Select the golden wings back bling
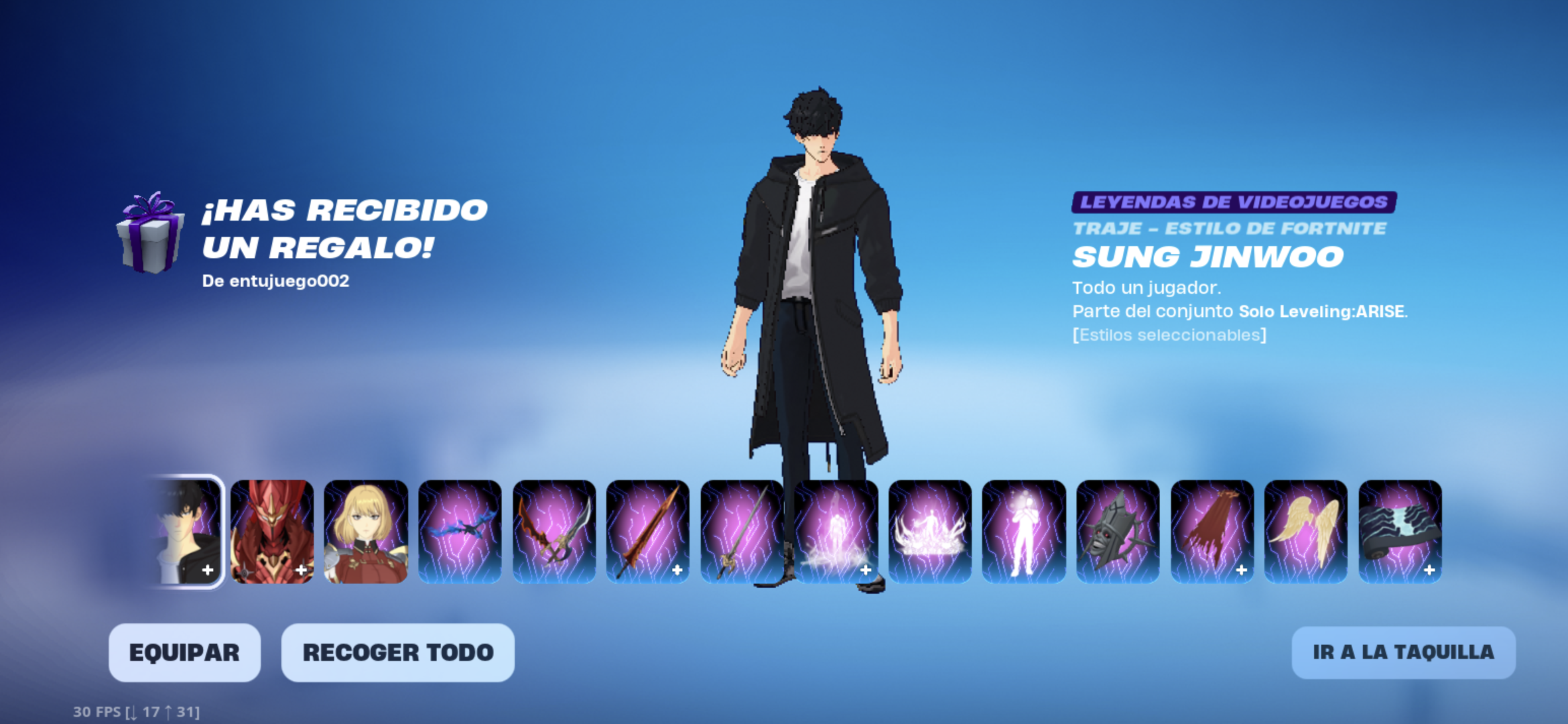The width and height of the screenshot is (1568, 724). click(1306, 531)
